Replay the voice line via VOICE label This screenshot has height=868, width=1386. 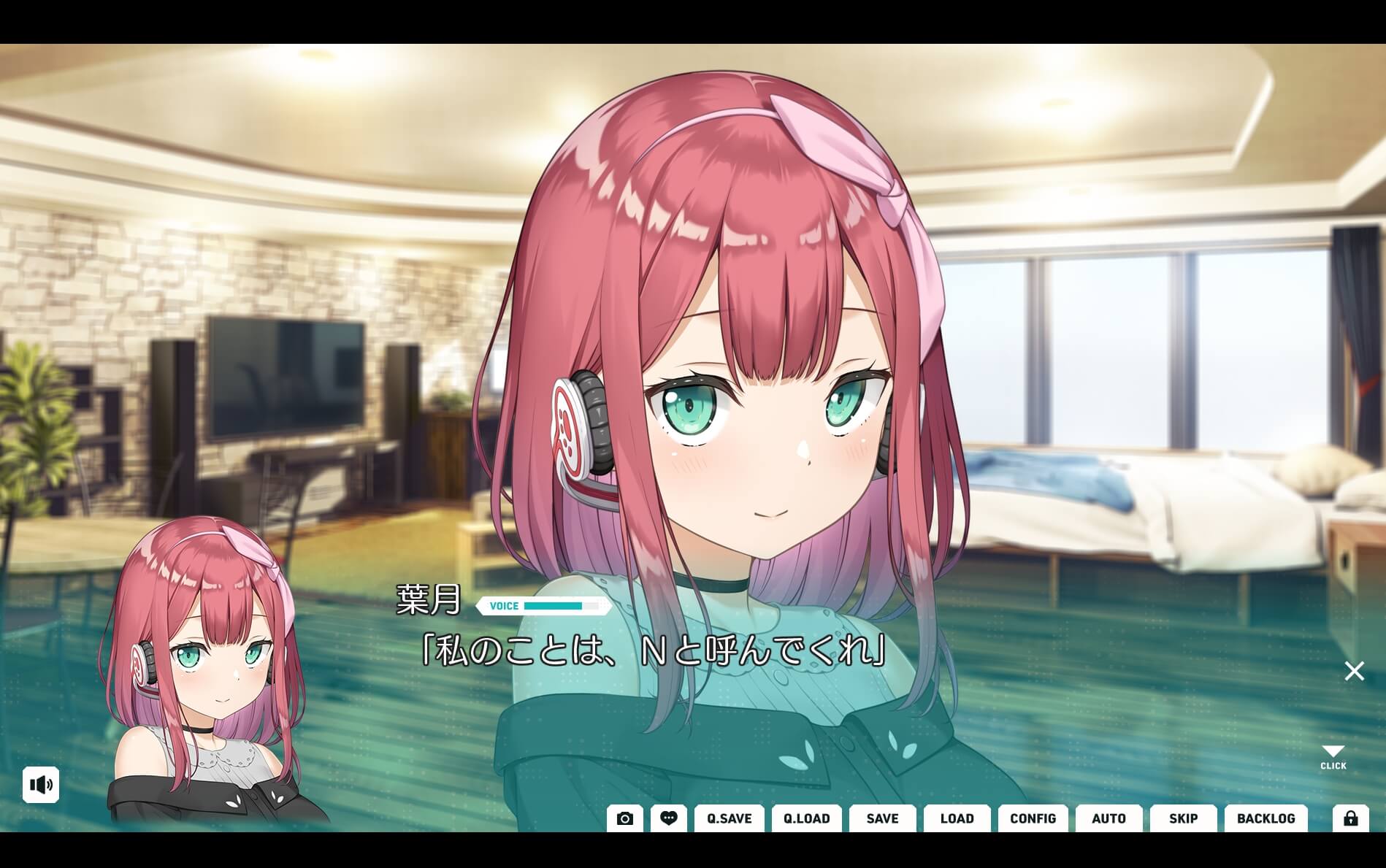(x=504, y=606)
